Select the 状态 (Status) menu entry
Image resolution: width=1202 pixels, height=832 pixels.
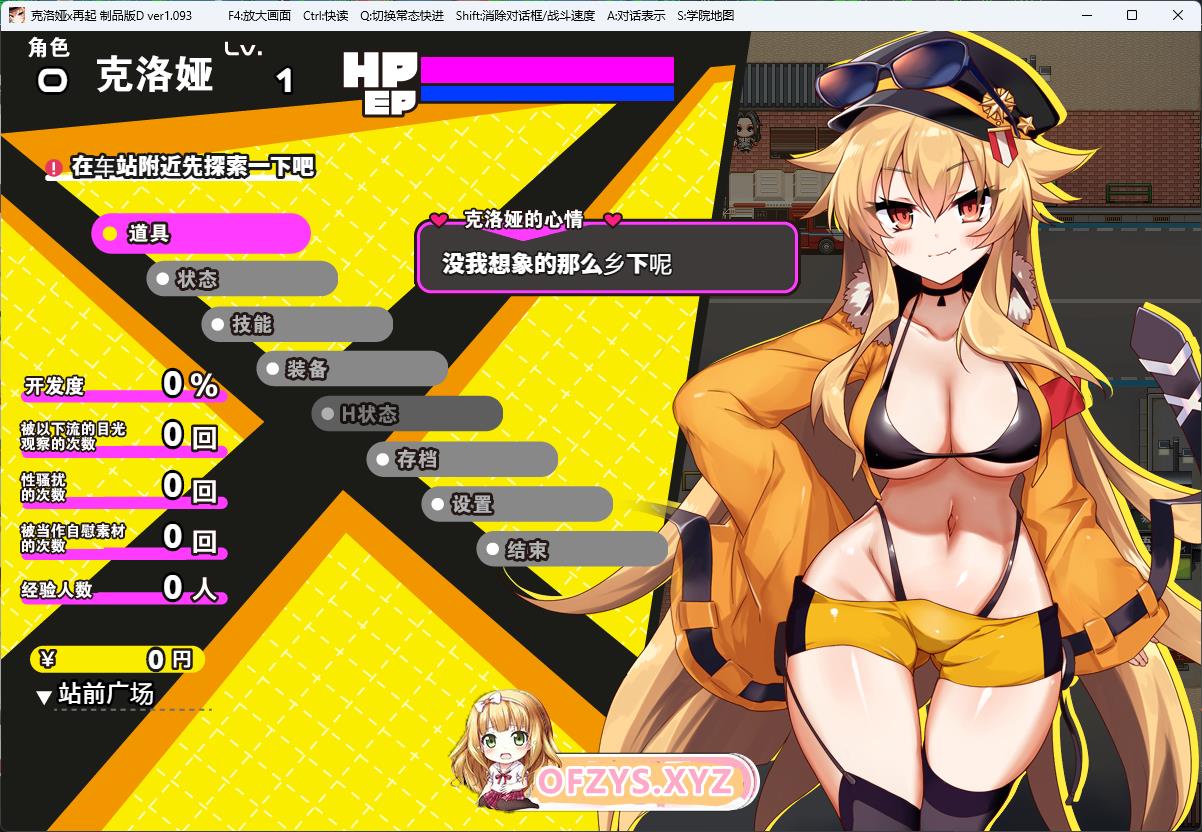click(x=242, y=279)
